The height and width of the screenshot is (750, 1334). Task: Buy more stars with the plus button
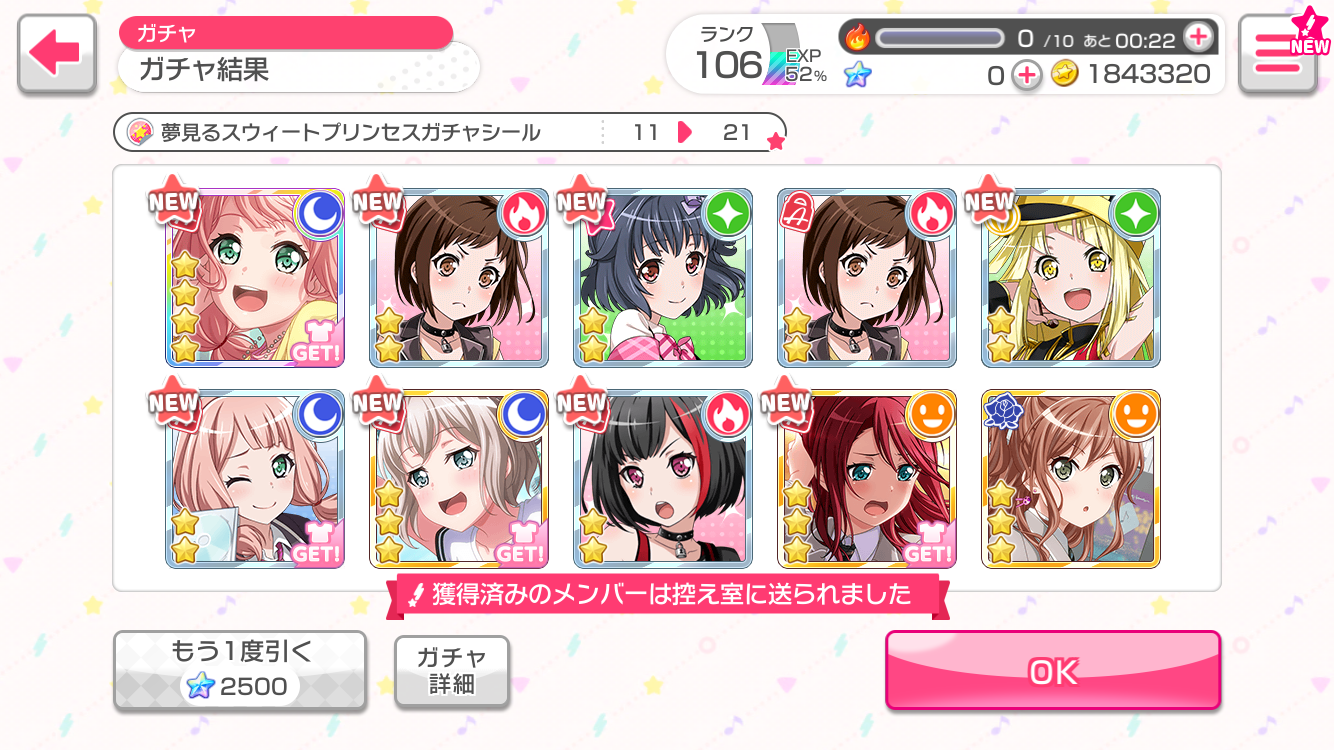[1026, 75]
